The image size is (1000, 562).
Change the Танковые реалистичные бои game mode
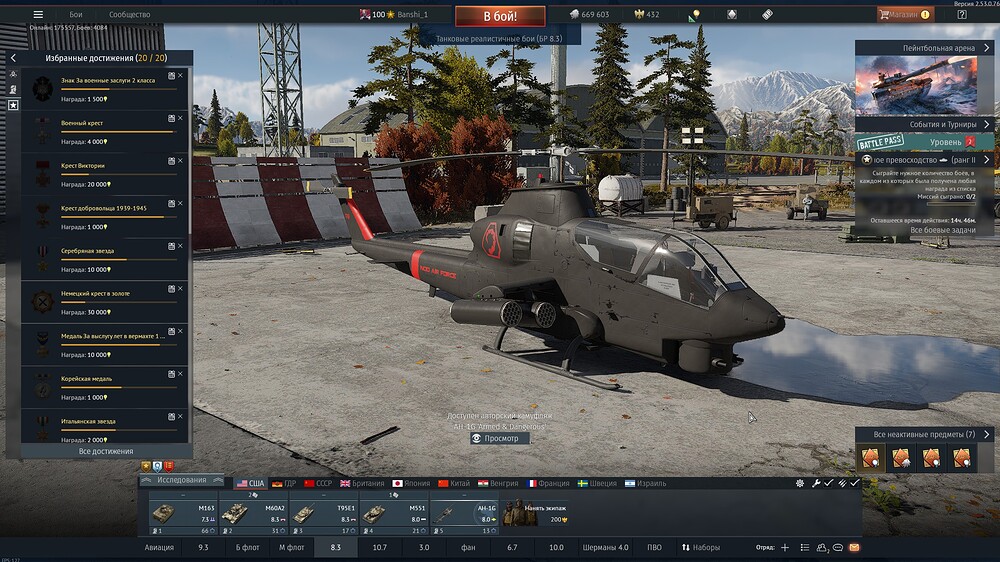pos(500,38)
